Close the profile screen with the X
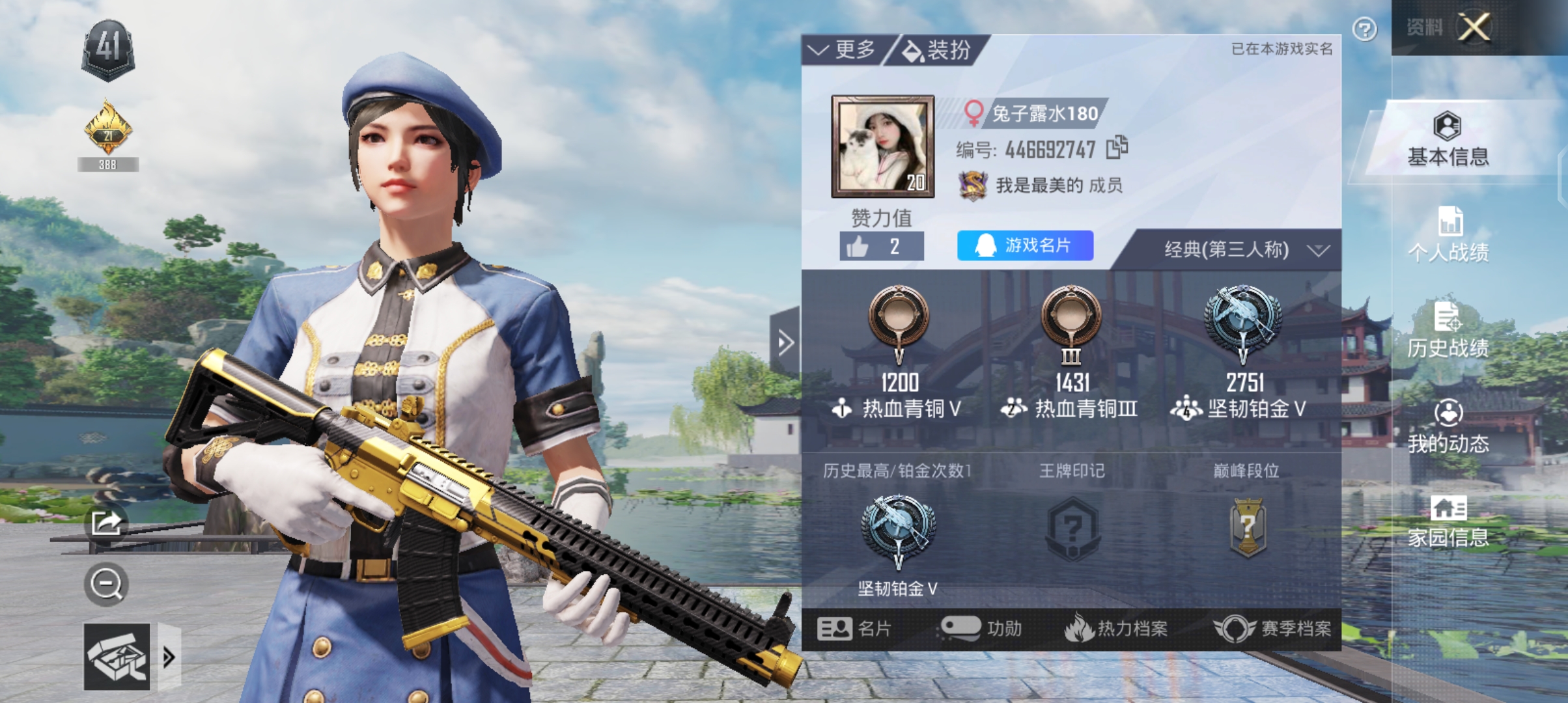1568x703 pixels. point(1474,27)
